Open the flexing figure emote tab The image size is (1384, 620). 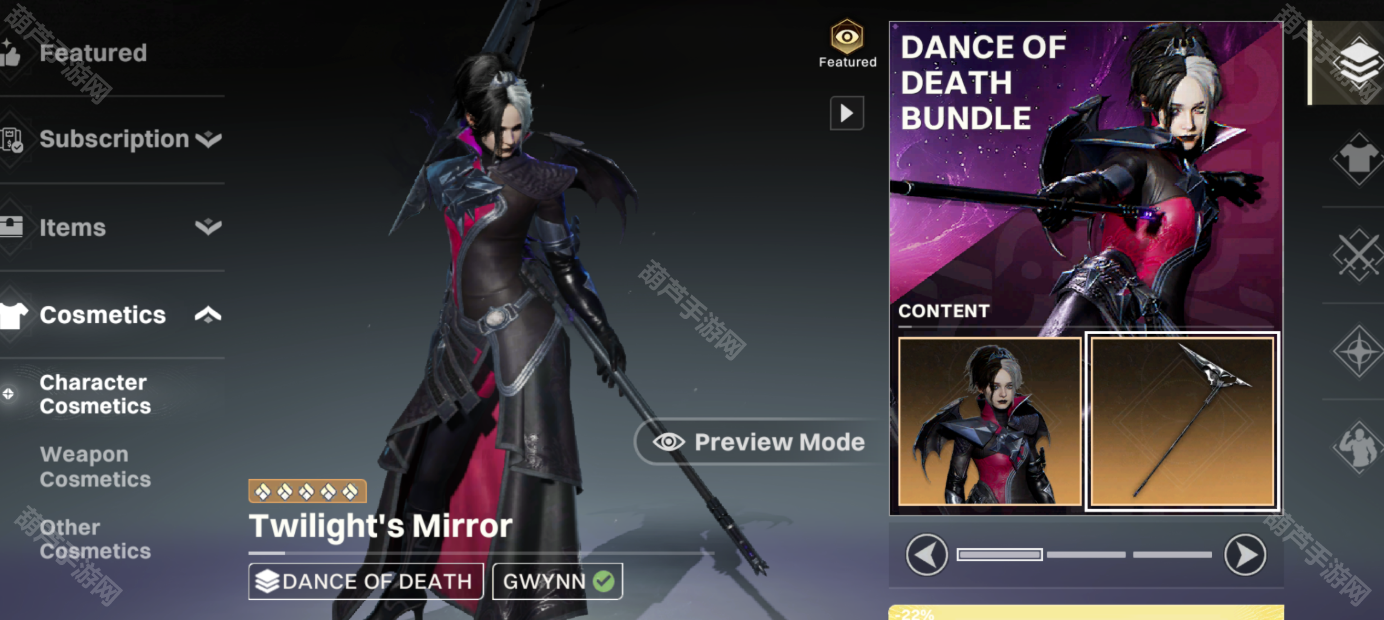pos(1358,446)
